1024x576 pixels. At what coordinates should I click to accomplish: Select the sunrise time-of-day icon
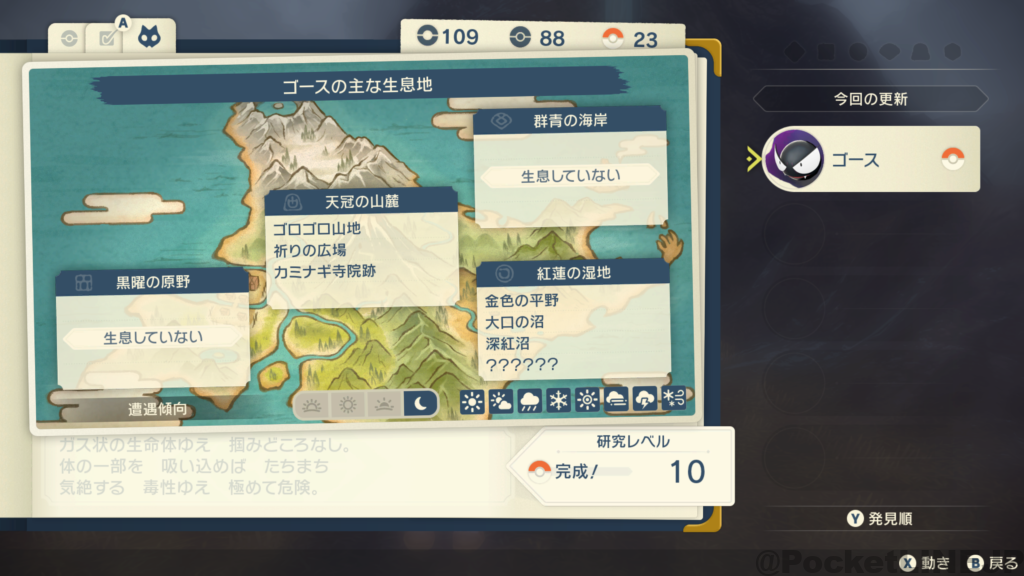(x=313, y=404)
